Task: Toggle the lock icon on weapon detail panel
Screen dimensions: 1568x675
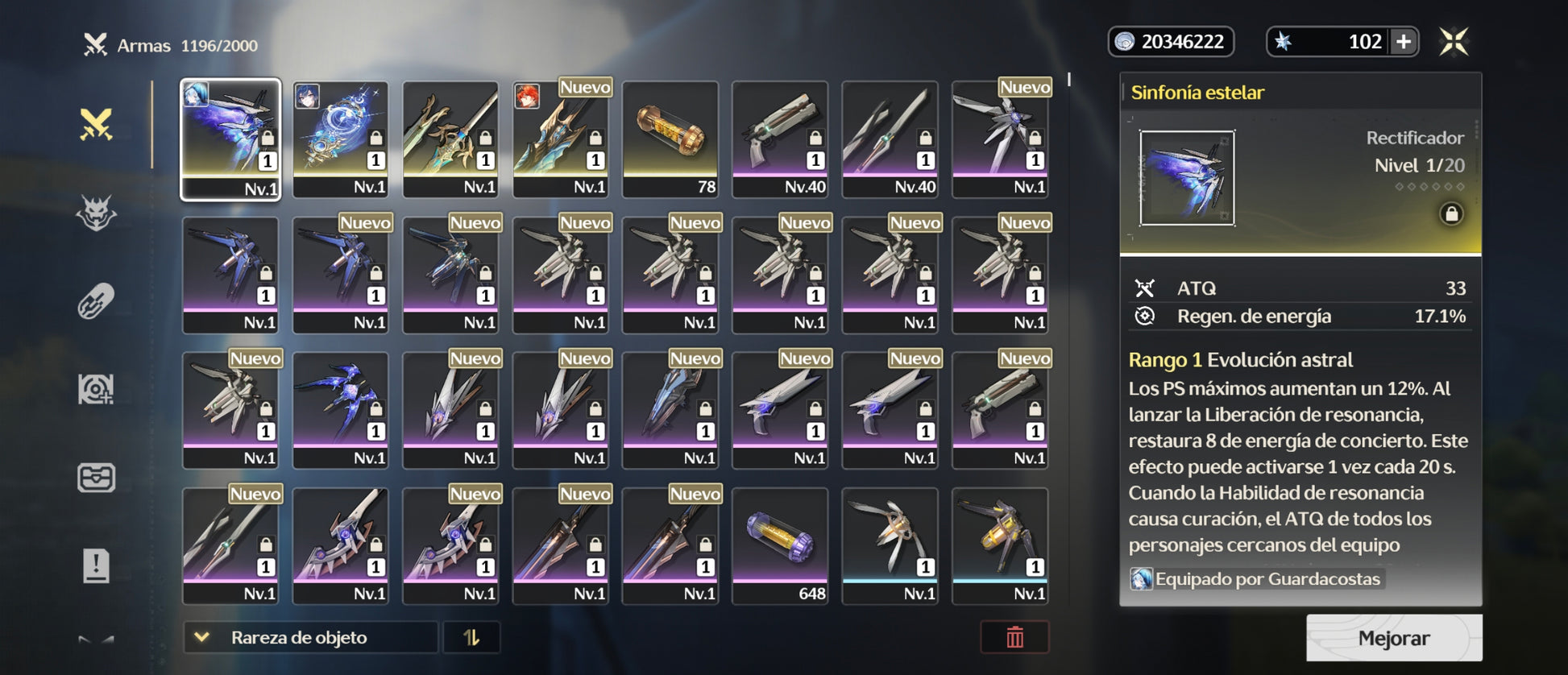Action: tap(1451, 213)
